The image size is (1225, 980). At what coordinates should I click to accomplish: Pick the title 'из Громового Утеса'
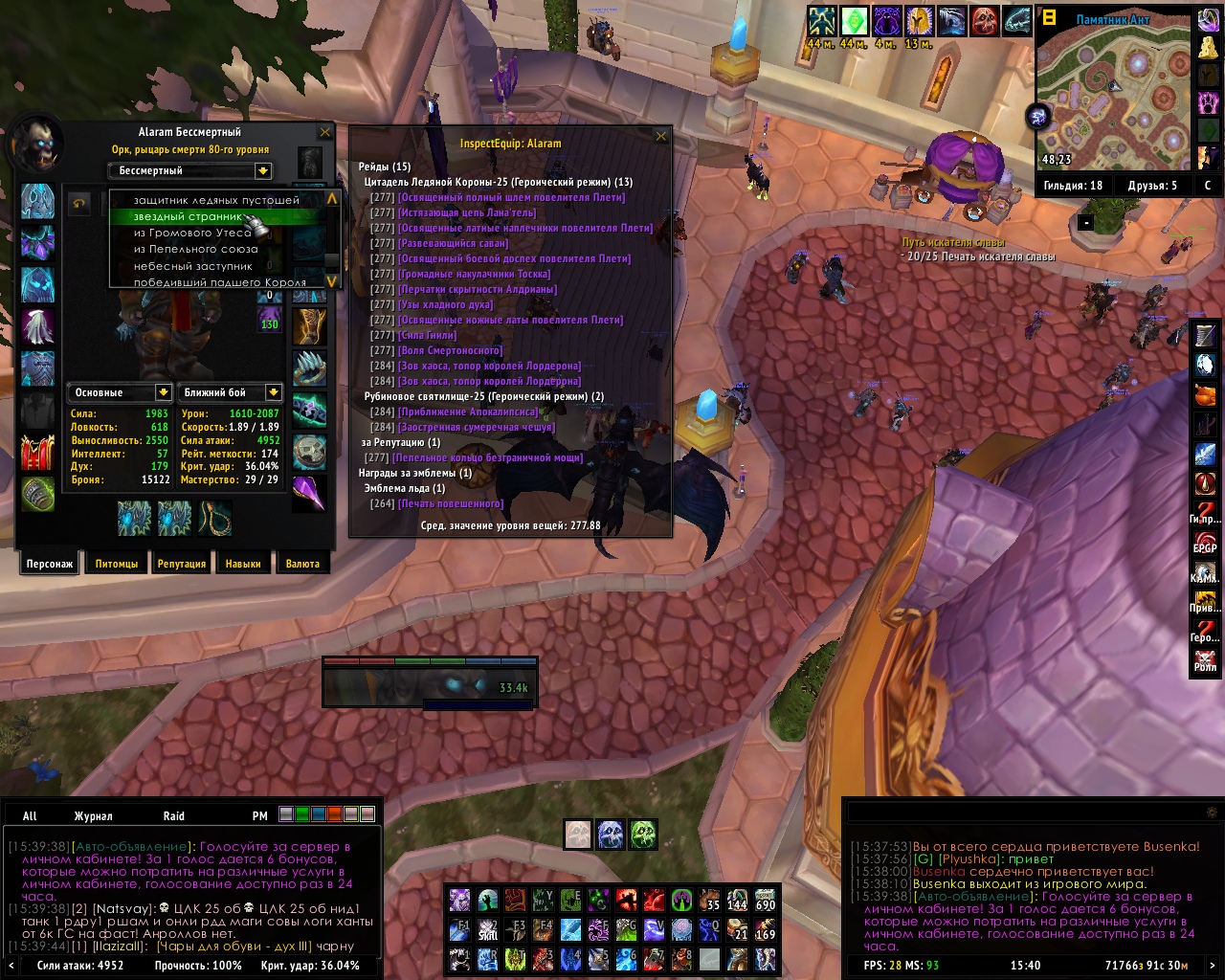click(x=192, y=233)
